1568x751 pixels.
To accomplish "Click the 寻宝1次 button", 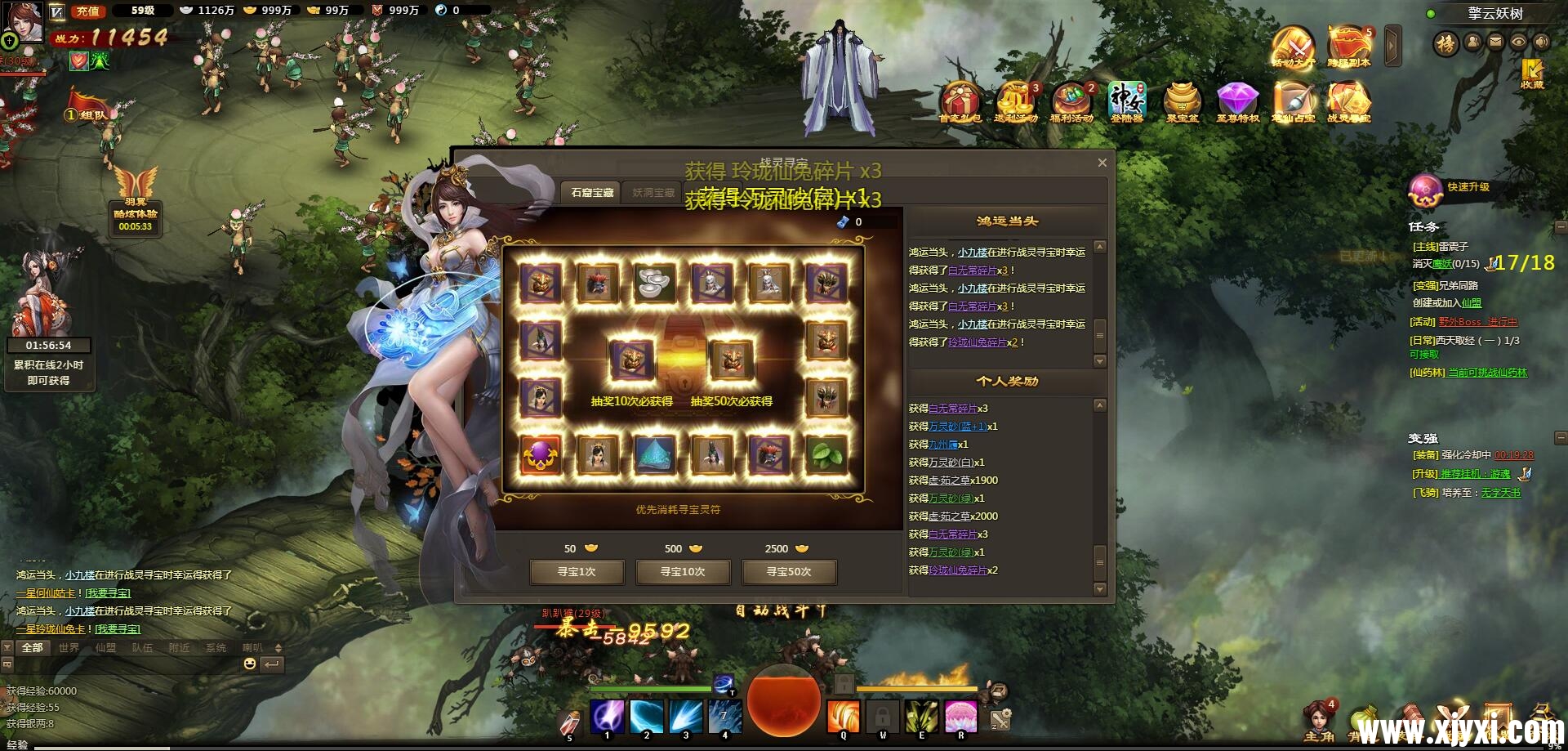I will pos(577,572).
